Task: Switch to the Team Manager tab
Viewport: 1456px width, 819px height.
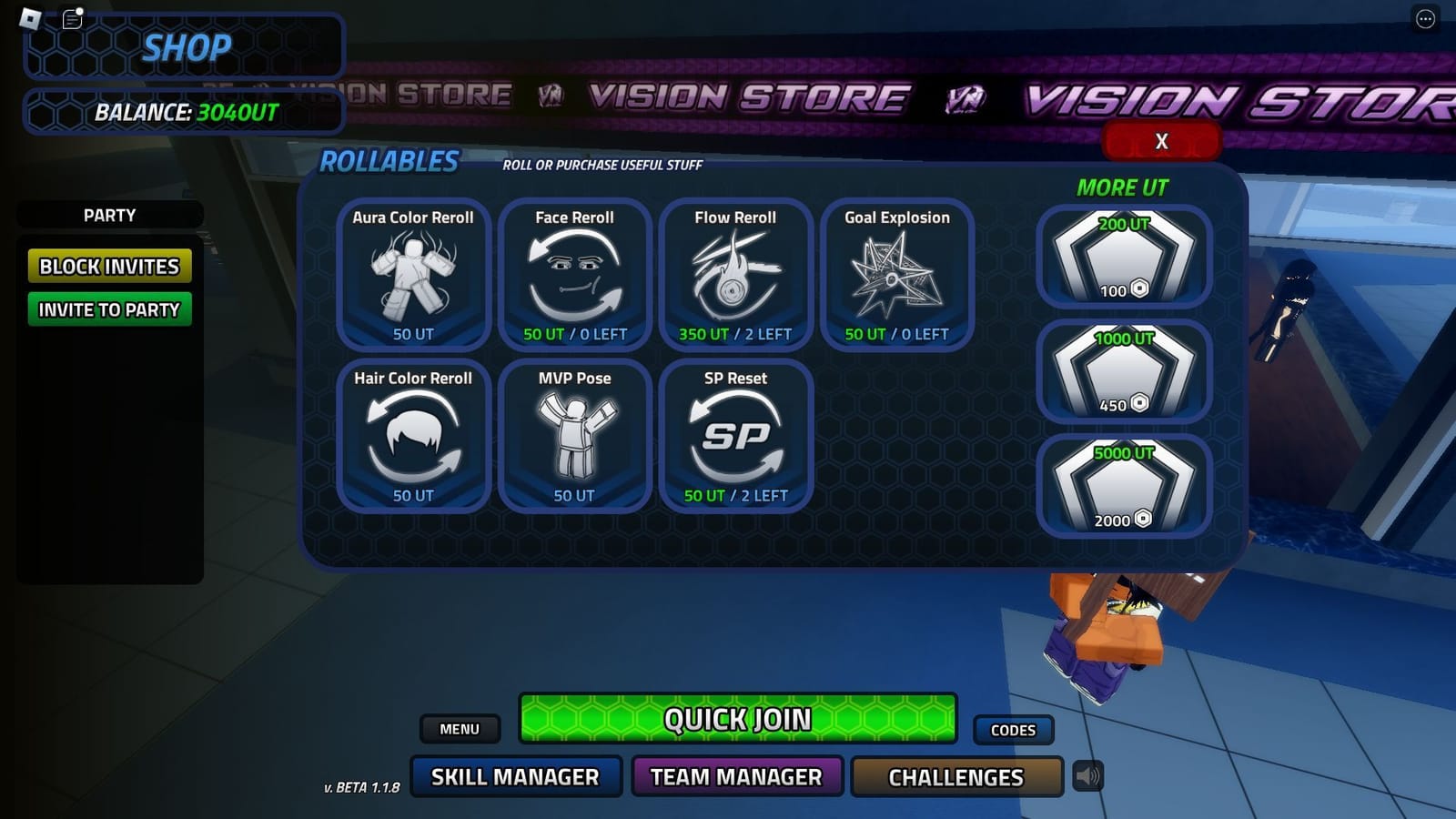Action: pyautogui.click(x=736, y=776)
